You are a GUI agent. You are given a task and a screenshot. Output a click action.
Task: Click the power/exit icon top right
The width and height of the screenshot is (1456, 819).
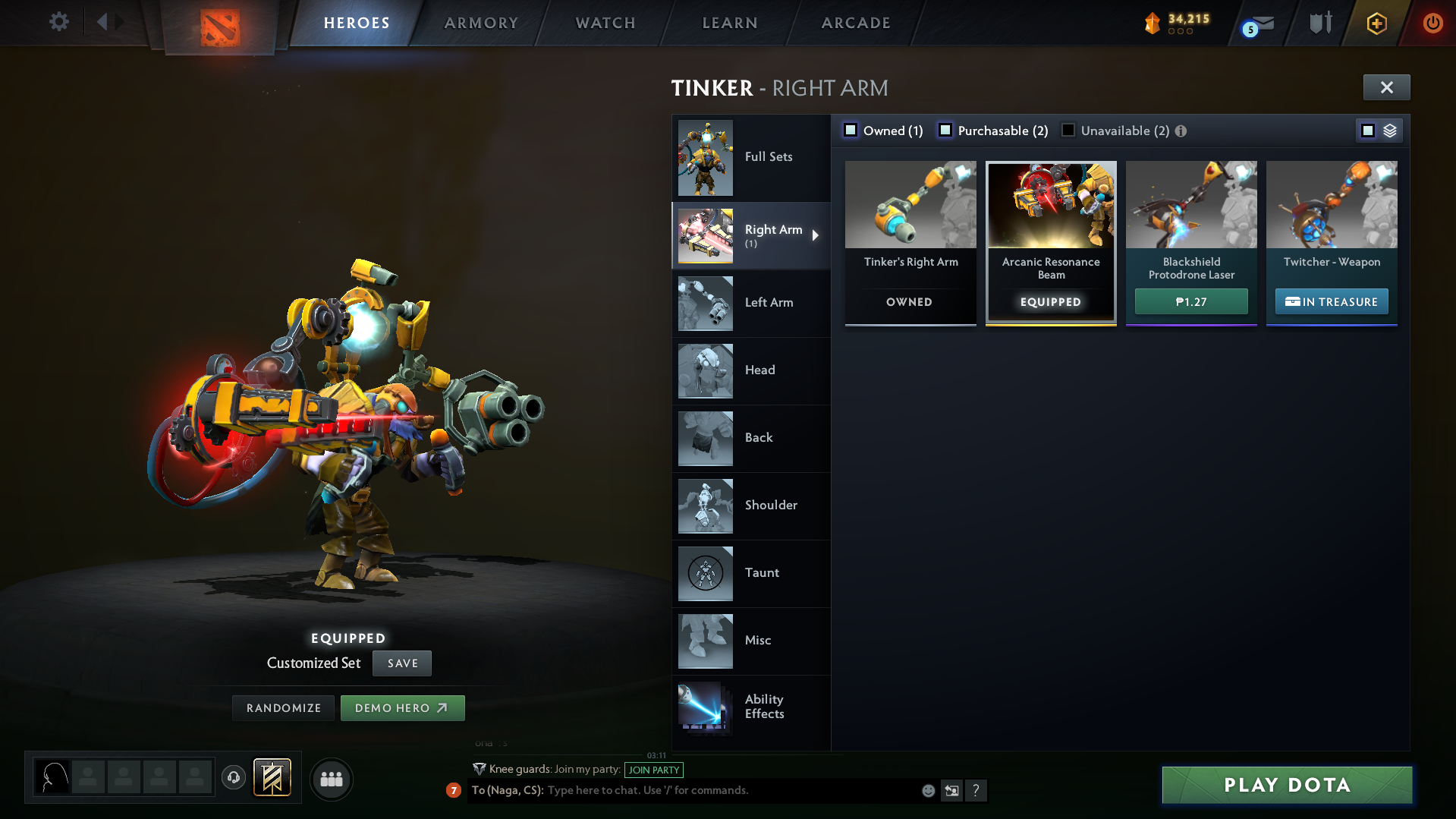(x=1432, y=23)
